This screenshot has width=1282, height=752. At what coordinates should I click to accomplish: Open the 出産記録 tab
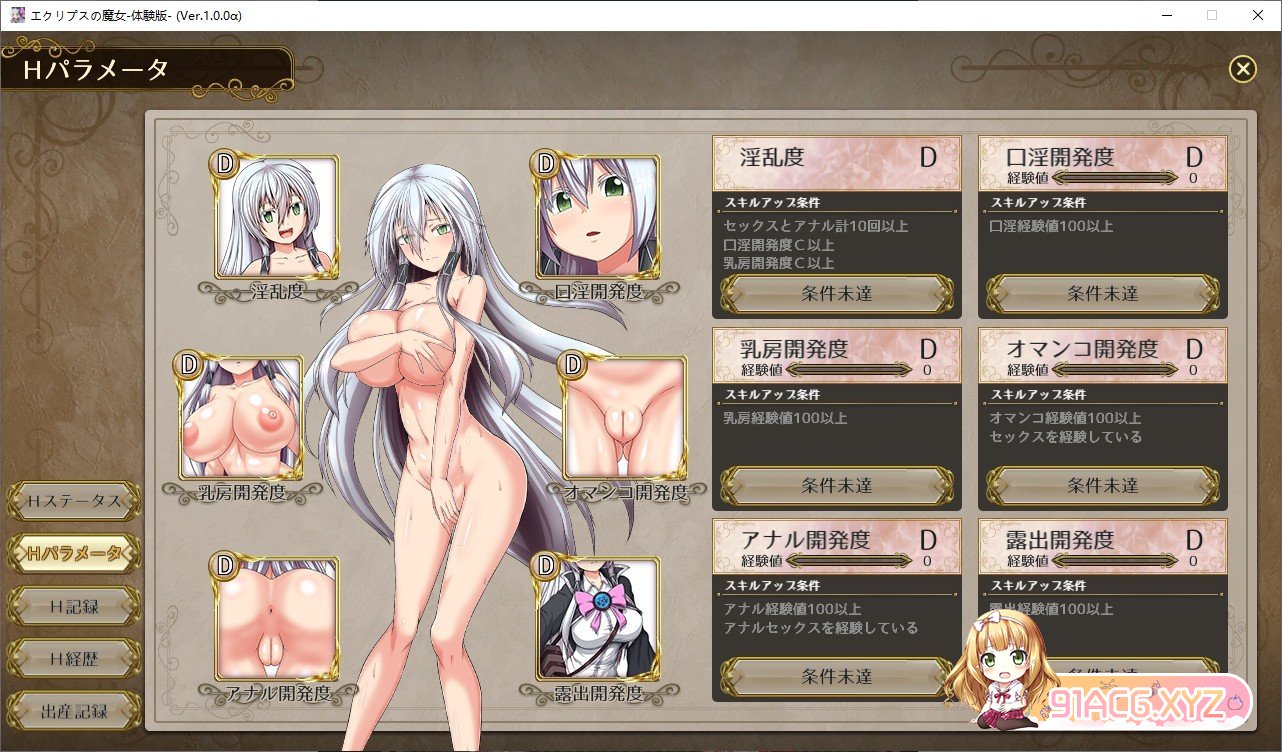[x=73, y=711]
